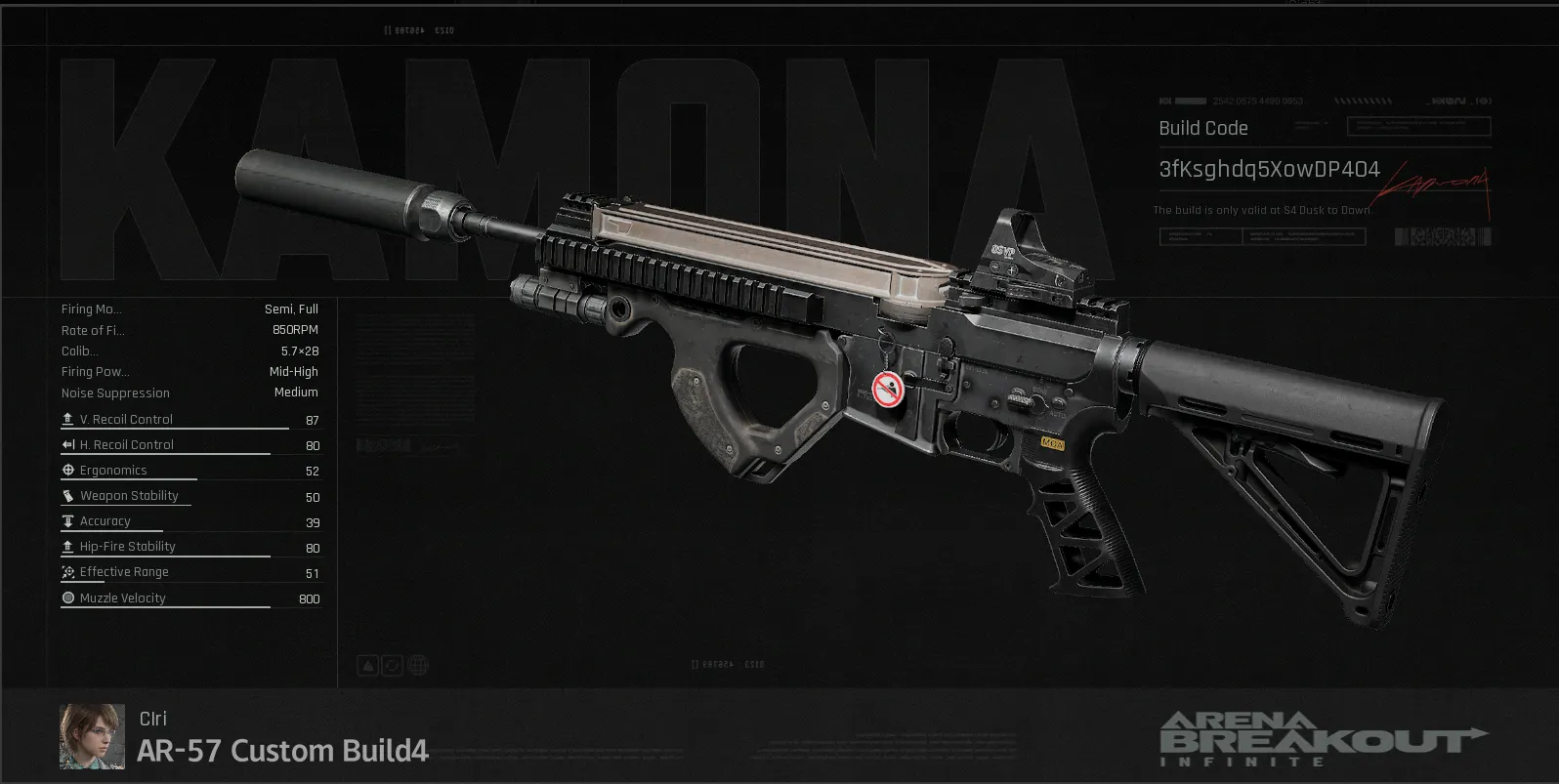The width and height of the screenshot is (1559, 784).
Task: Select the Hip-Fire Stability icon
Action: pyautogui.click(x=67, y=546)
